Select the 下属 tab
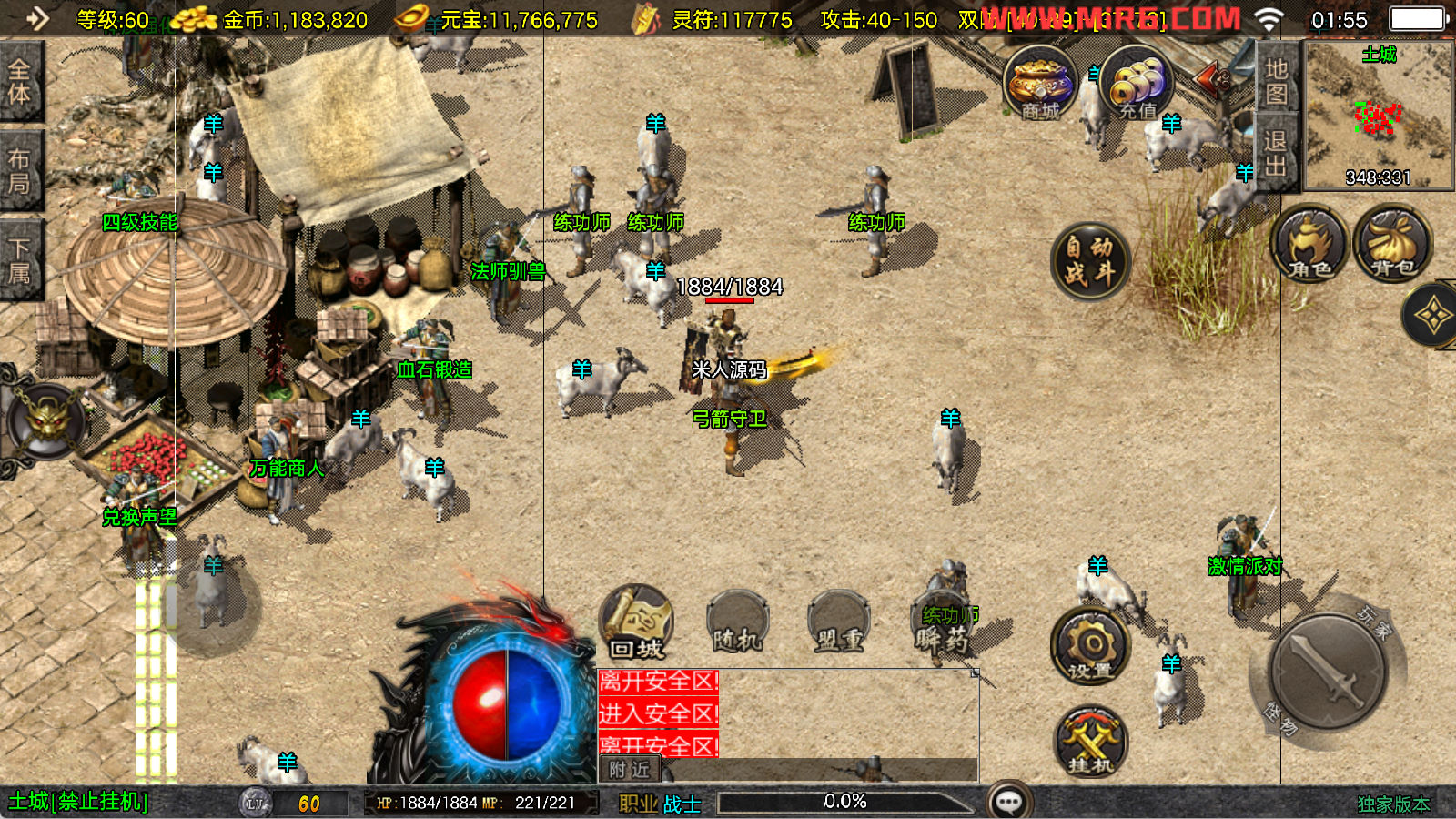The width and height of the screenshot is (1456, 819). point(19,260)
